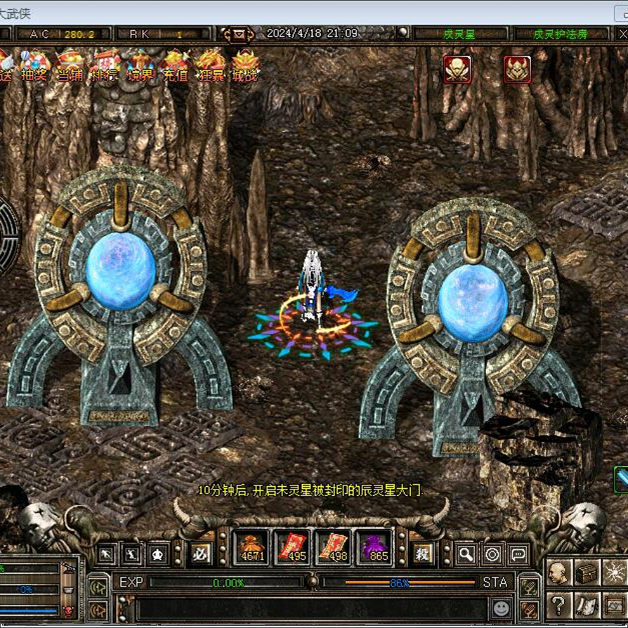Click the smiley face emote button
This screenshot has width=628, height=628.
click(501, 607)
